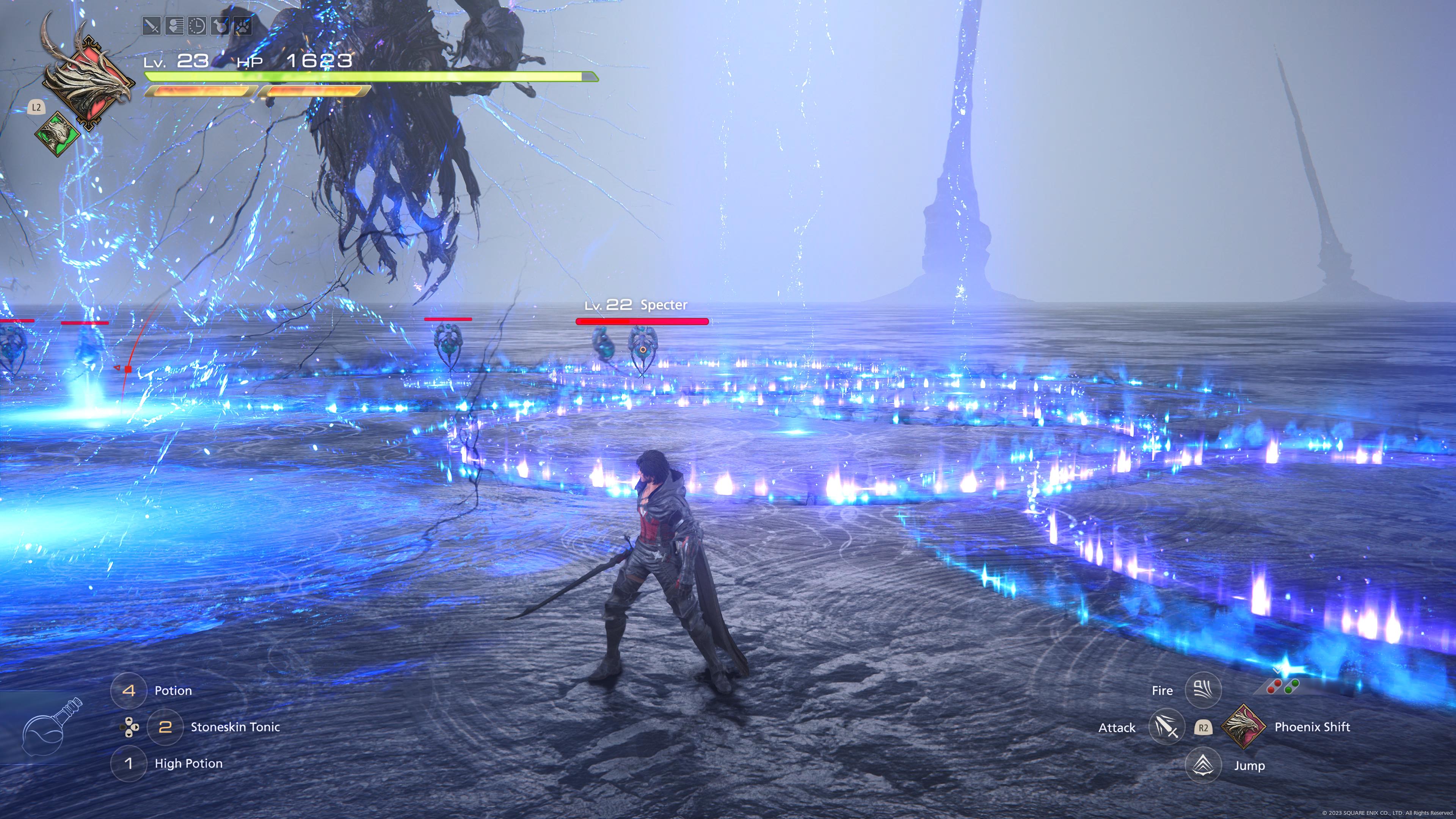Trigger the sword Attack action
Image resolution: width=1456 pixels, height=819 pixels.
(1166, 727)
